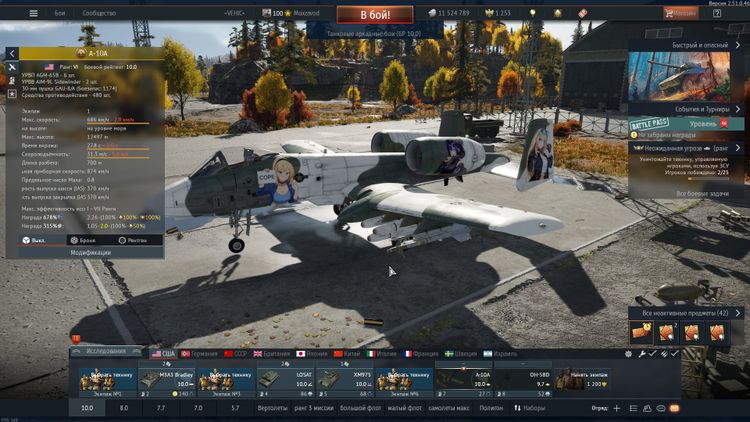Switch to the «Броня» view mode
Viewport: 750px width, 422px height.
coord(88,240)
